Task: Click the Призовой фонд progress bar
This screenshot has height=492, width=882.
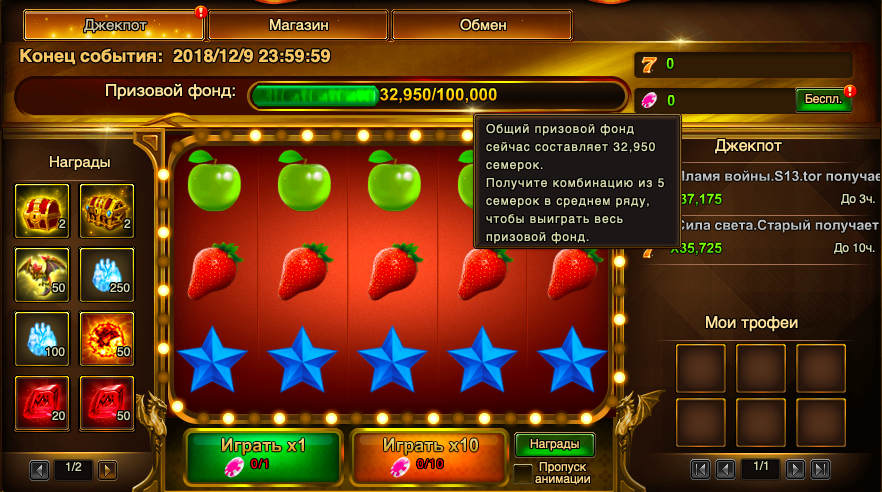Action: coord(438,95)
